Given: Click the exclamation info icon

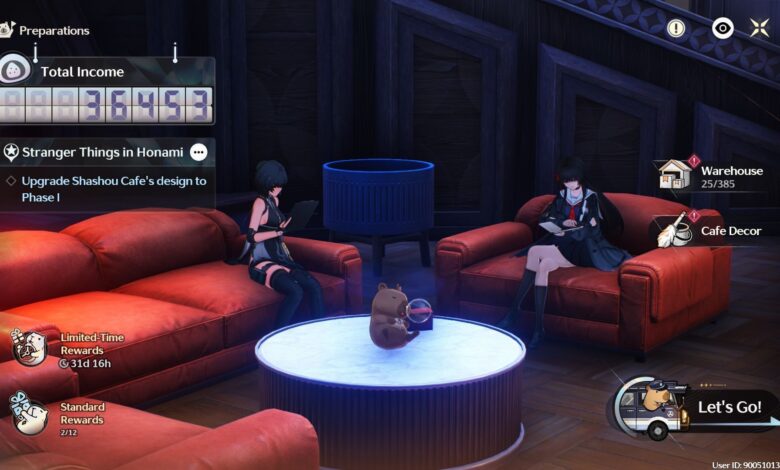Looking at the screenshot, I should (x=677, y=28).
